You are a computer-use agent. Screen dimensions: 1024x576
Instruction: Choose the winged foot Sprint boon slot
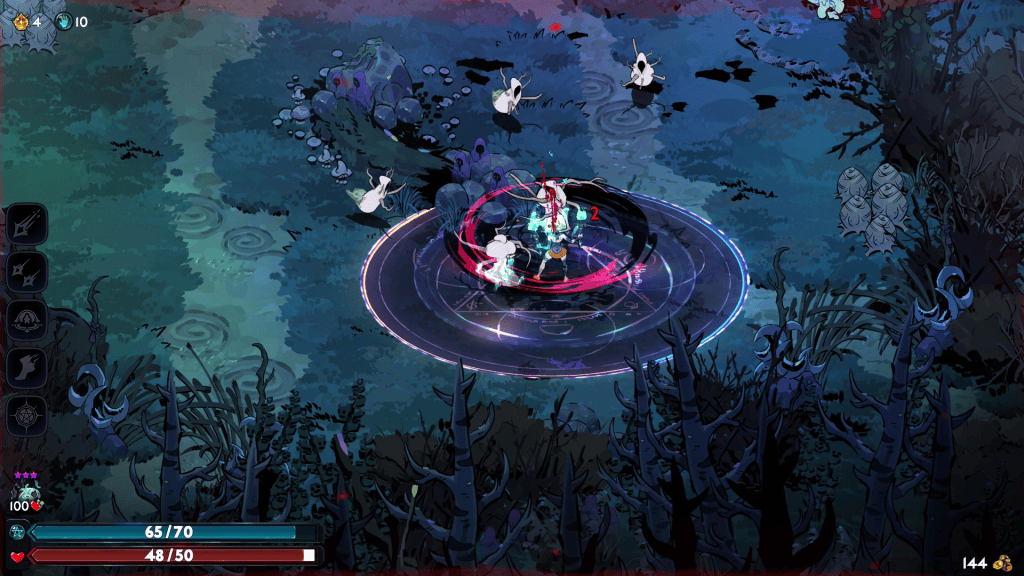pos(27,368)
